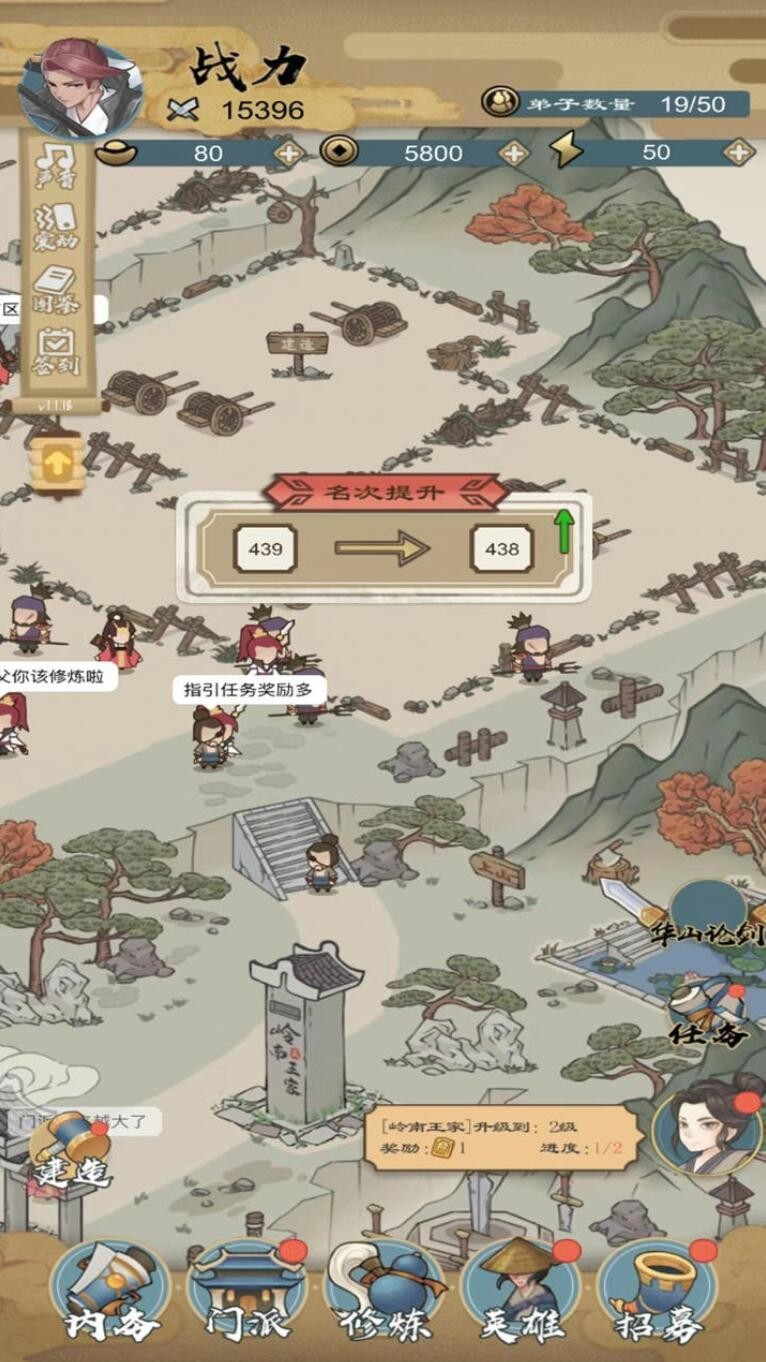Open the 招募 recruit menu
Image resolution: width=766 pixels, height=1362 pixels.
[657, 1290]
